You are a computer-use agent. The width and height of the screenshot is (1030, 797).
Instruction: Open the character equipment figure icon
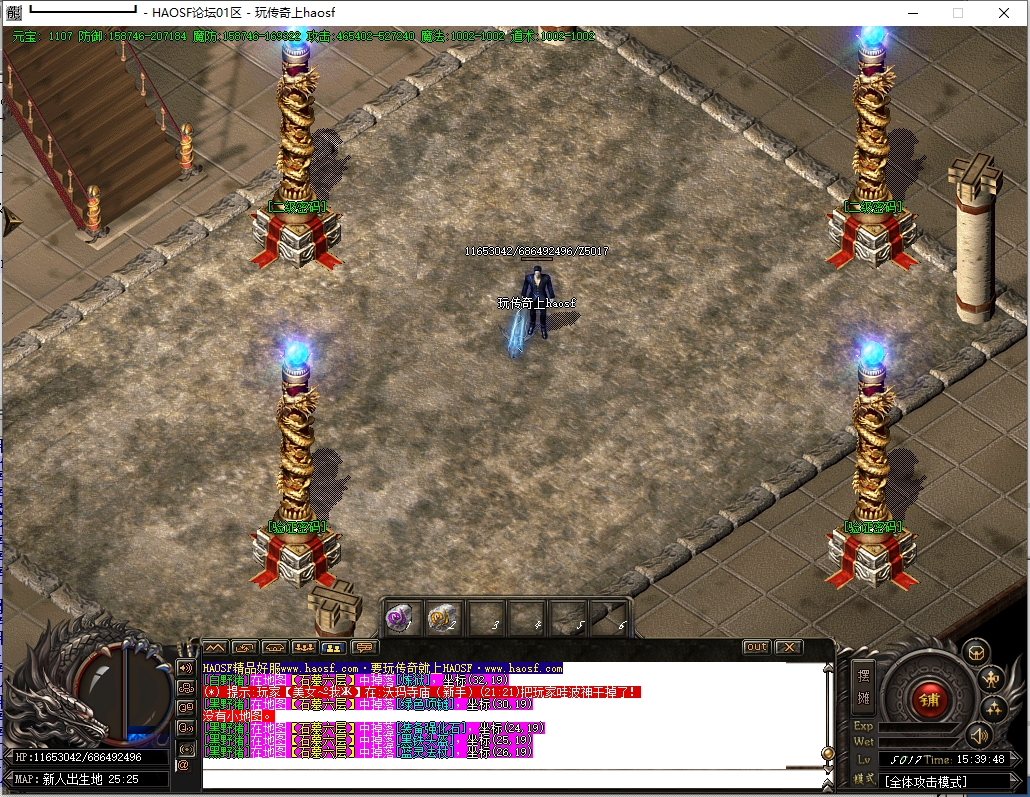click(x=993, y=680)
